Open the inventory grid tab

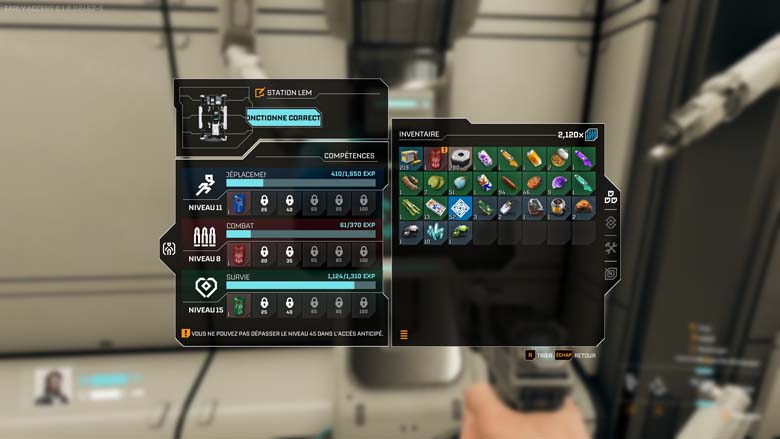pyautogui.click(x=610, y=198)
